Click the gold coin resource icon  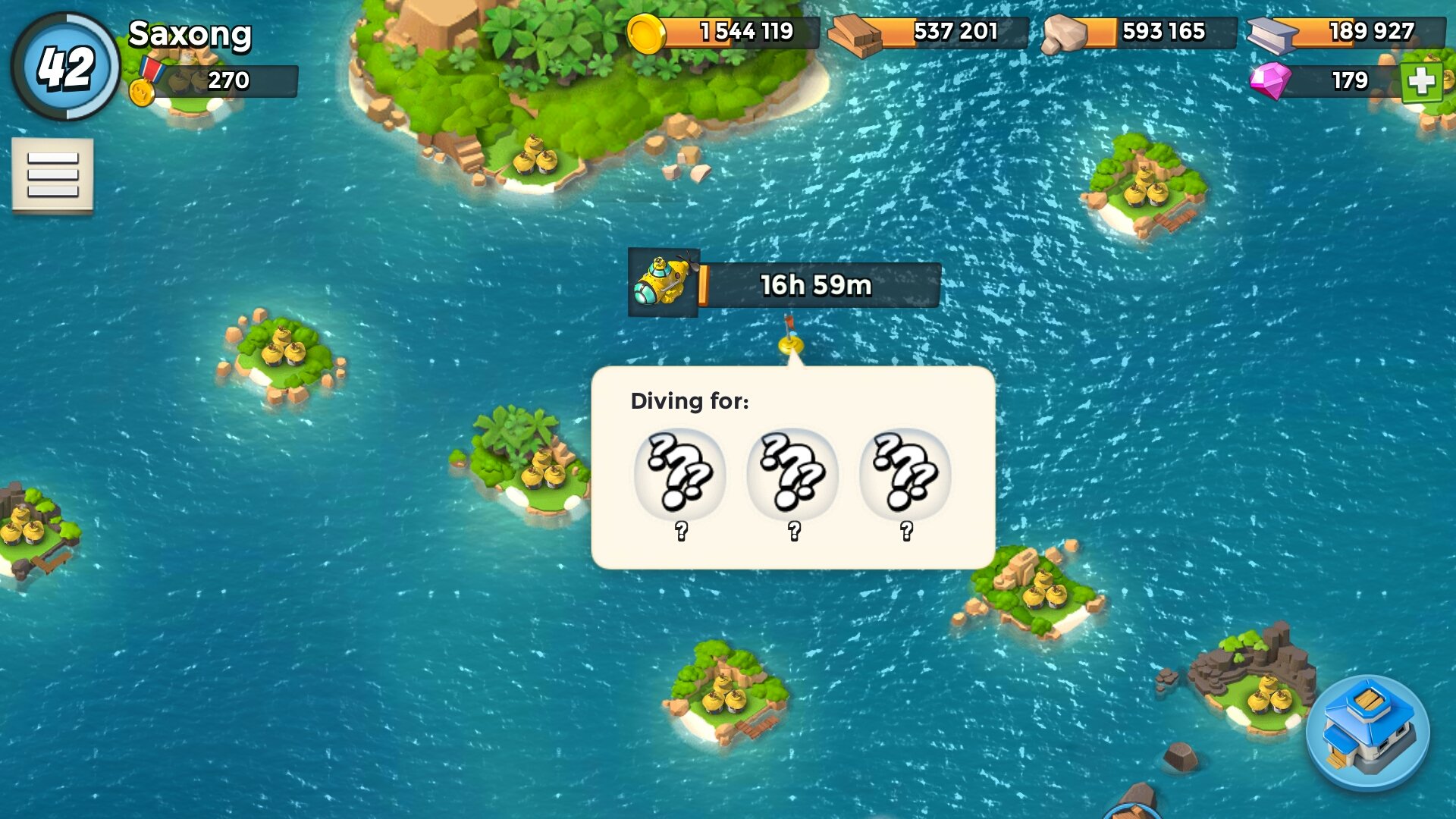tap(646, 33)
